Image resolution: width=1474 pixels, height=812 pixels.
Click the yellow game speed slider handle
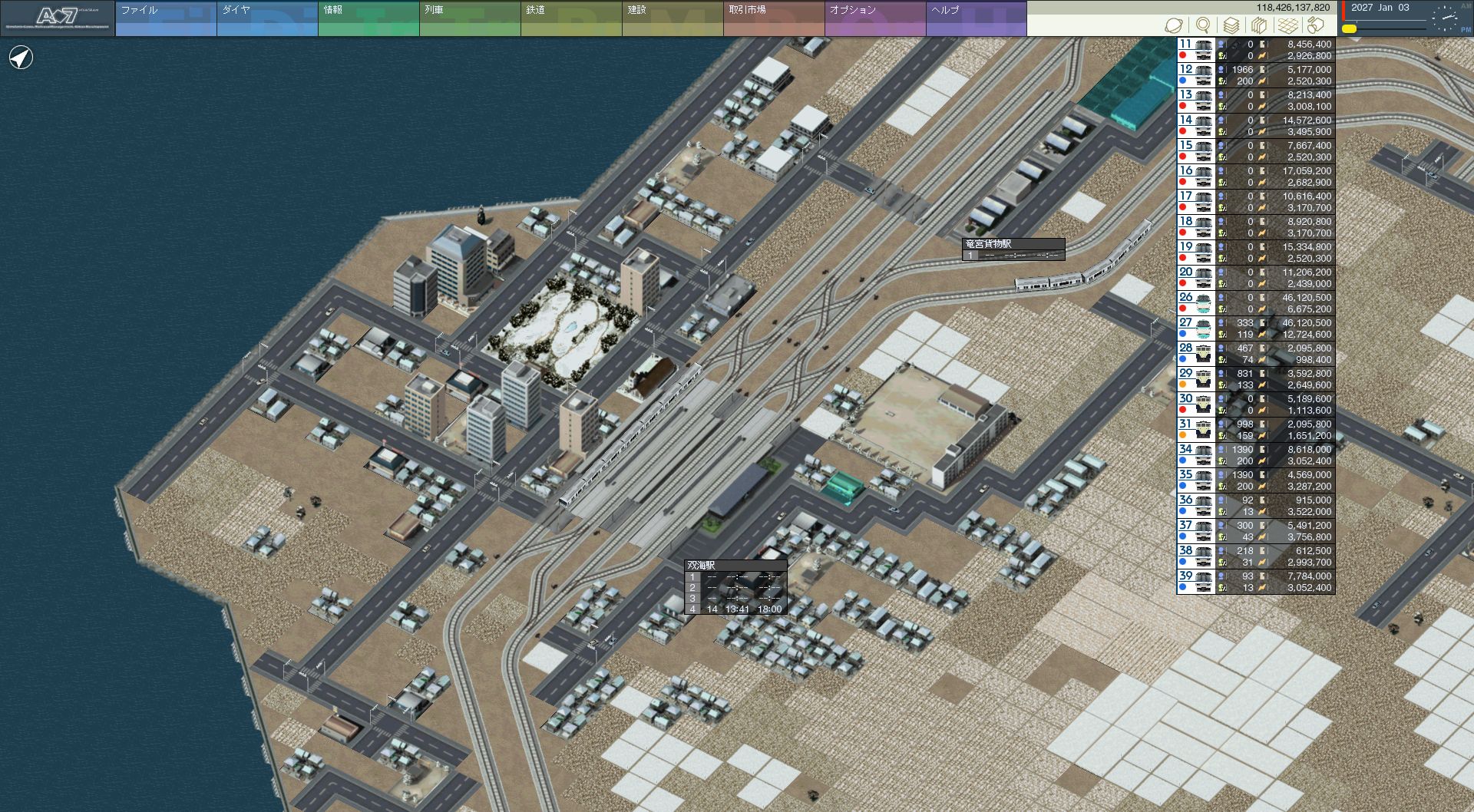coord(1349,29)
